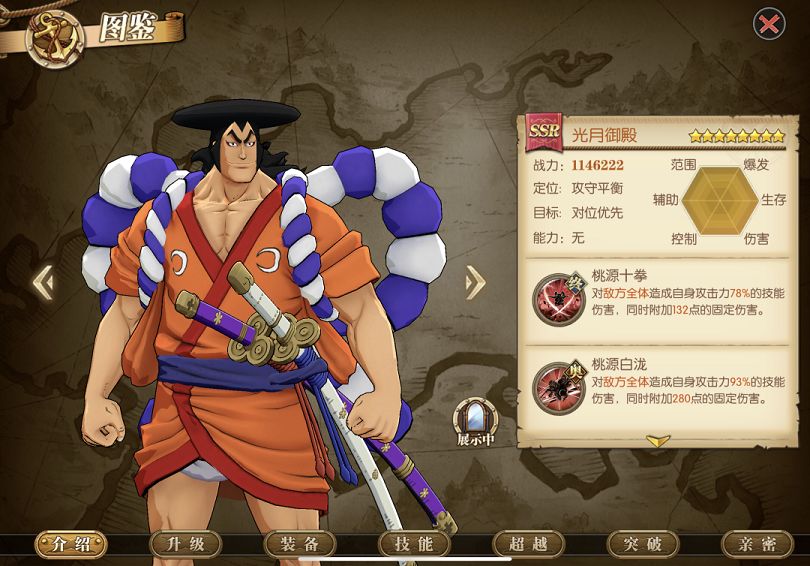
Task: Close the 图鉴 screen with the red X
Action: (x=768, y=24)
